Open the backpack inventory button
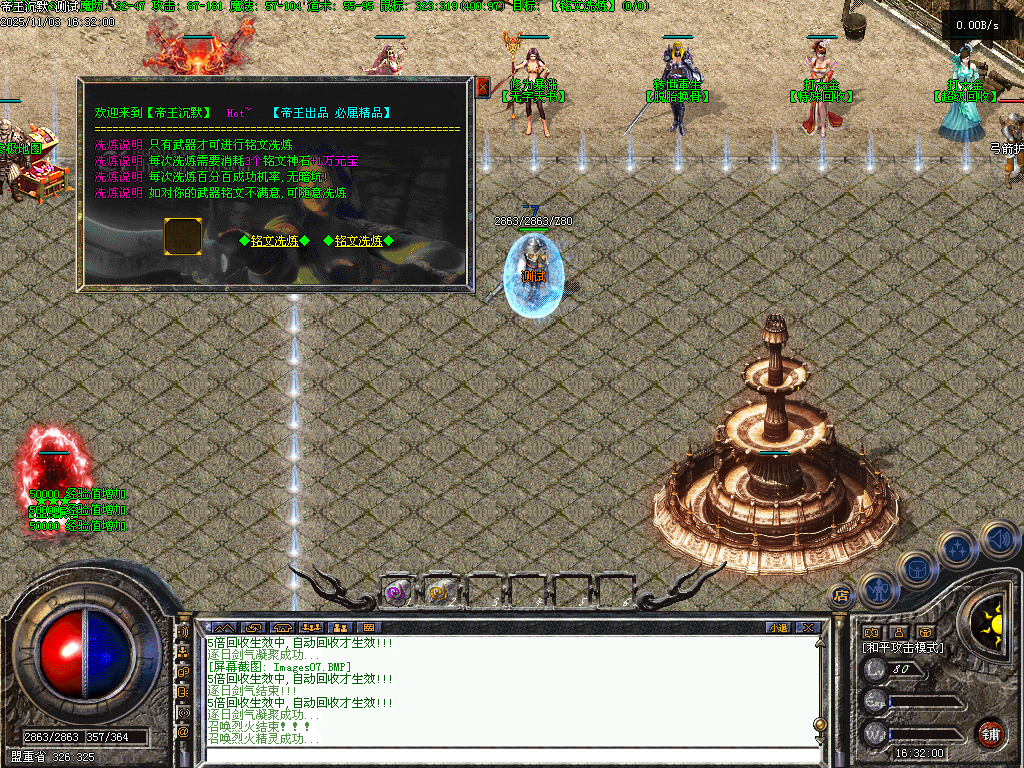Image resolution: width=1024 pixels, height=768 pixels. (916, 569)
